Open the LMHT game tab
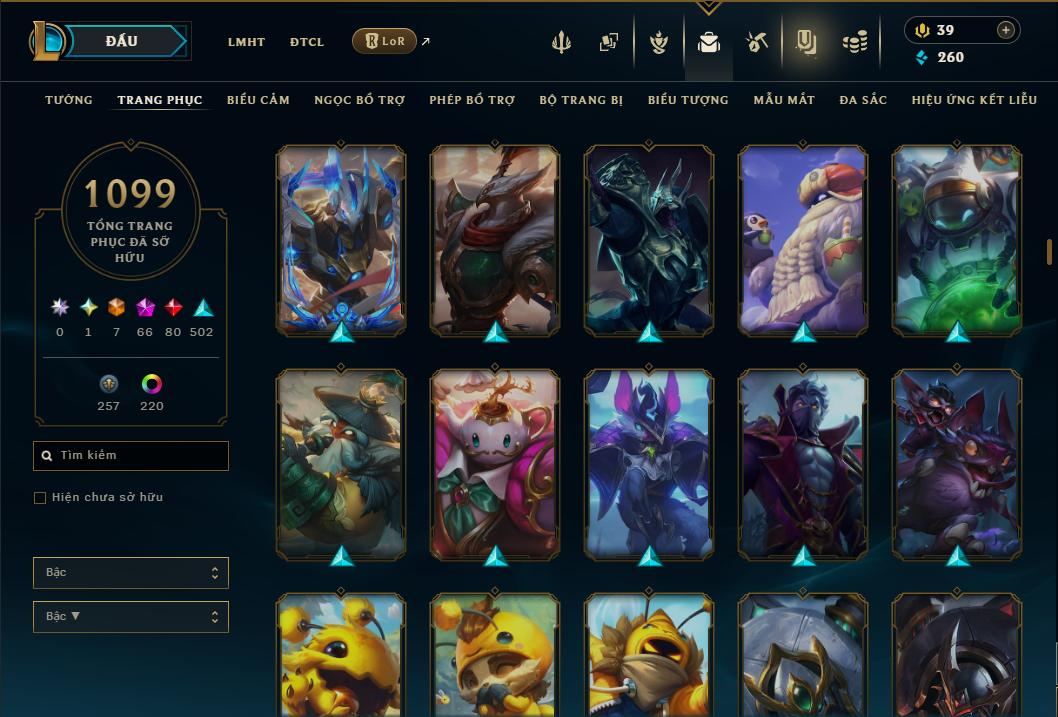The image size is (1058, 717). click(x=246, y=42)
